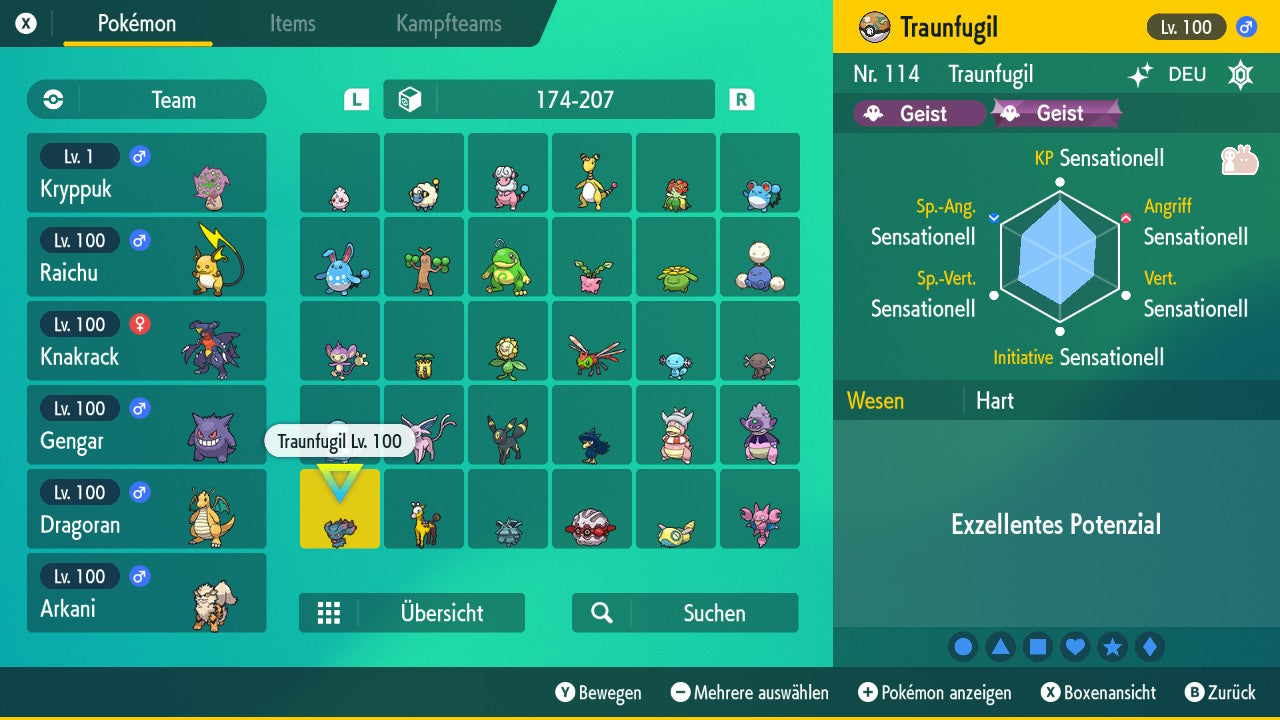Toggle the heart marking
Viewport: 1280px width, 720px height.
pos(1075,646)
